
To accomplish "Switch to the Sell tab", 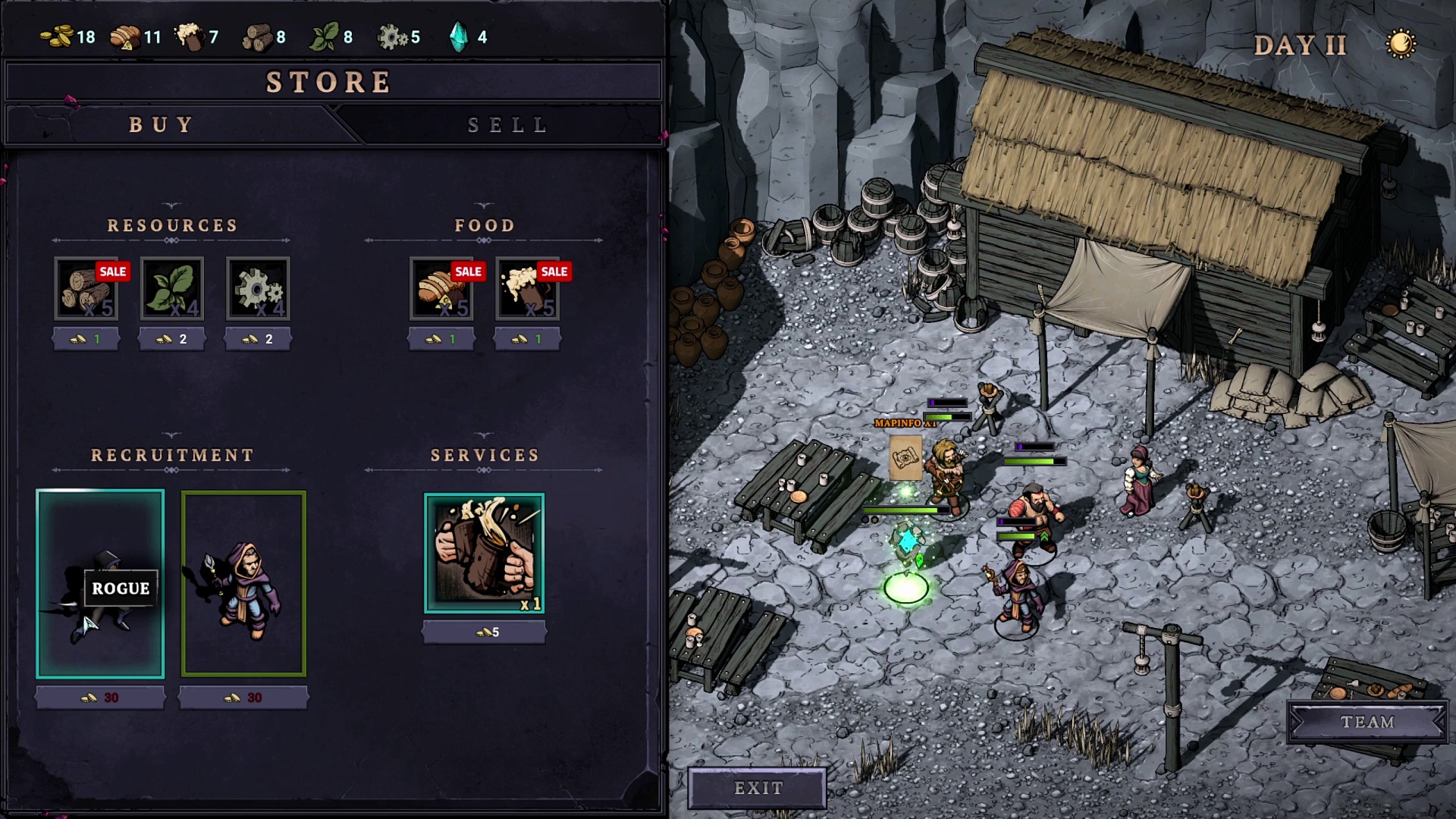I will point(507,125).
